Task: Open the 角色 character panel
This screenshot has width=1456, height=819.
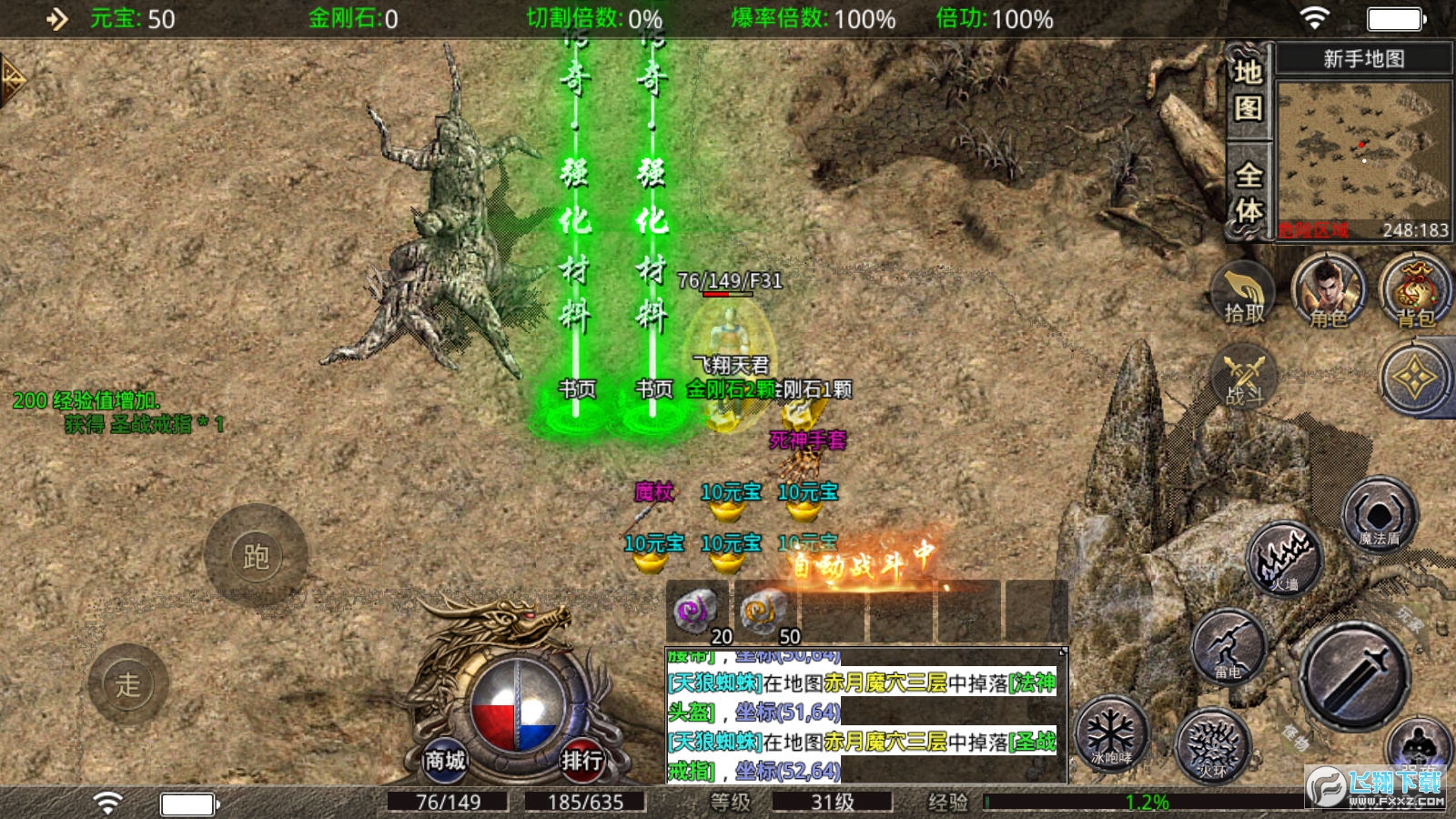Action: [x=1329, y=293]
